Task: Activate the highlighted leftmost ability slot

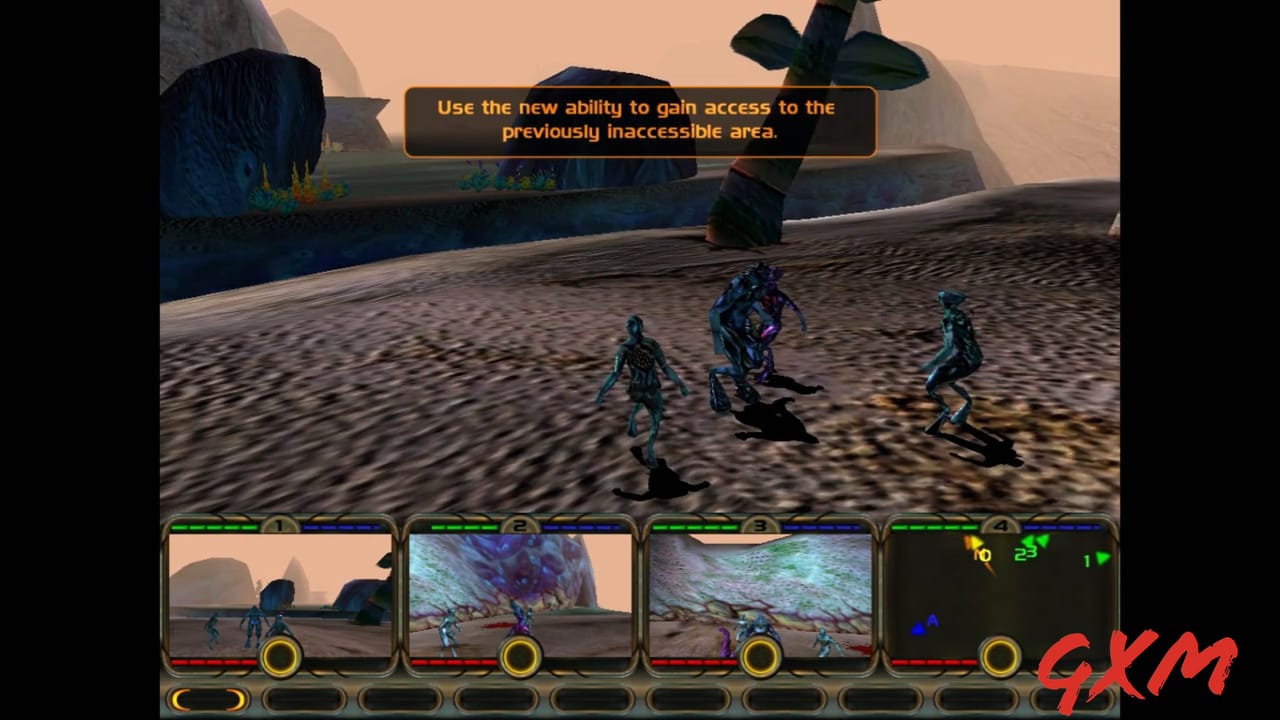Action: point(207,700)
